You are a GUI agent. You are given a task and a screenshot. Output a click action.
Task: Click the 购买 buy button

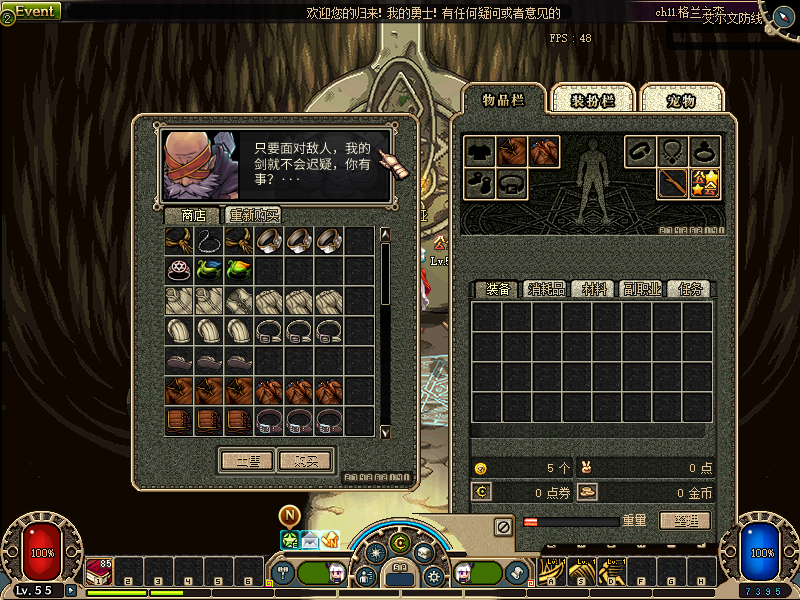tap(306, 461)
